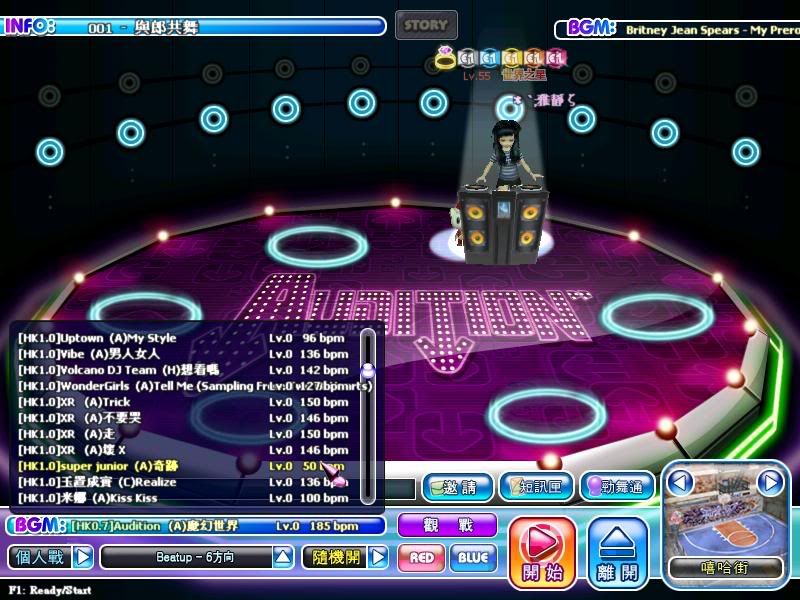
Task: Select the XR Trick song row
Action: coord(180,402)
